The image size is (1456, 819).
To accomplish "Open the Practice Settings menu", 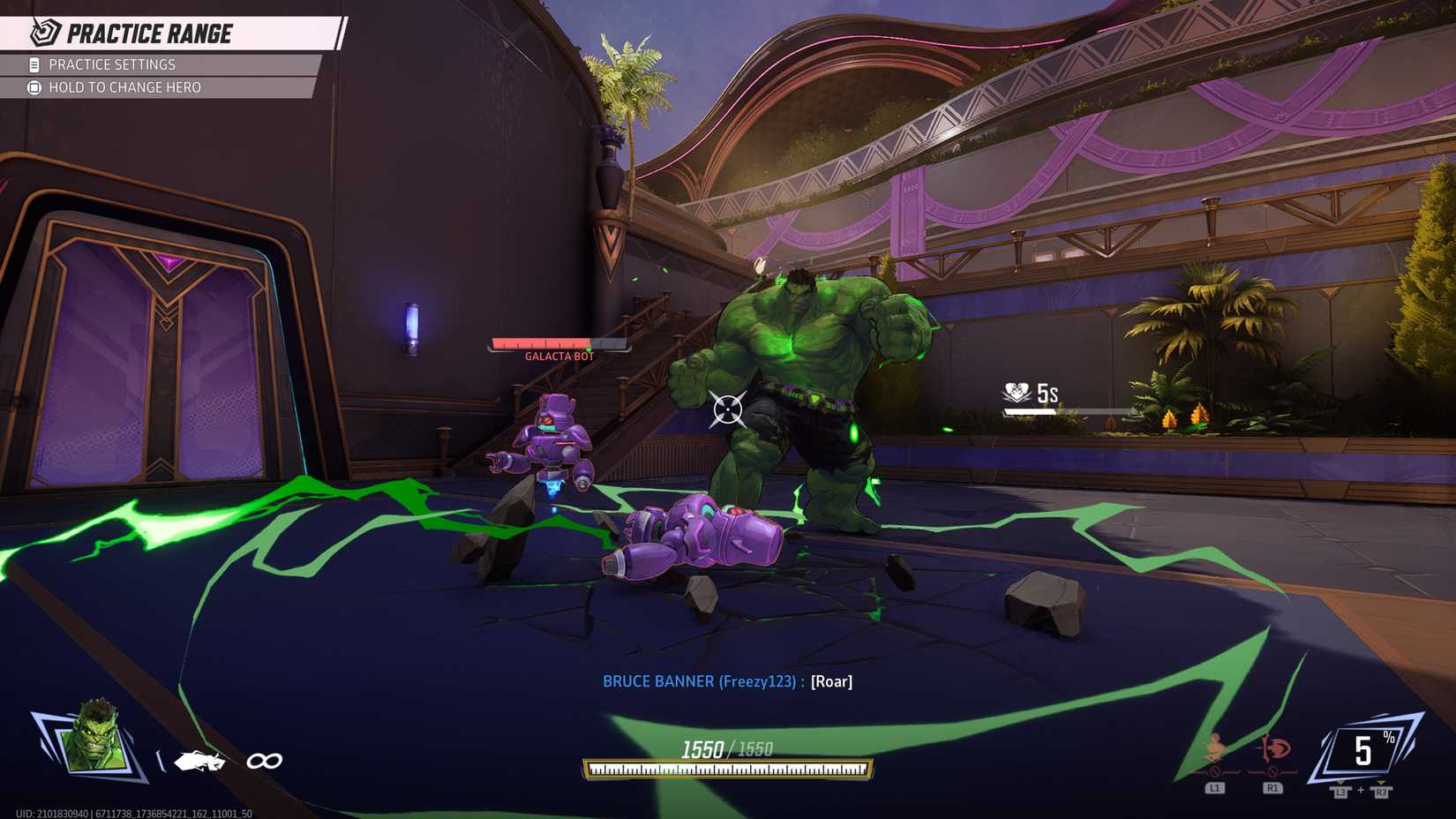I will tap(112, 64).
